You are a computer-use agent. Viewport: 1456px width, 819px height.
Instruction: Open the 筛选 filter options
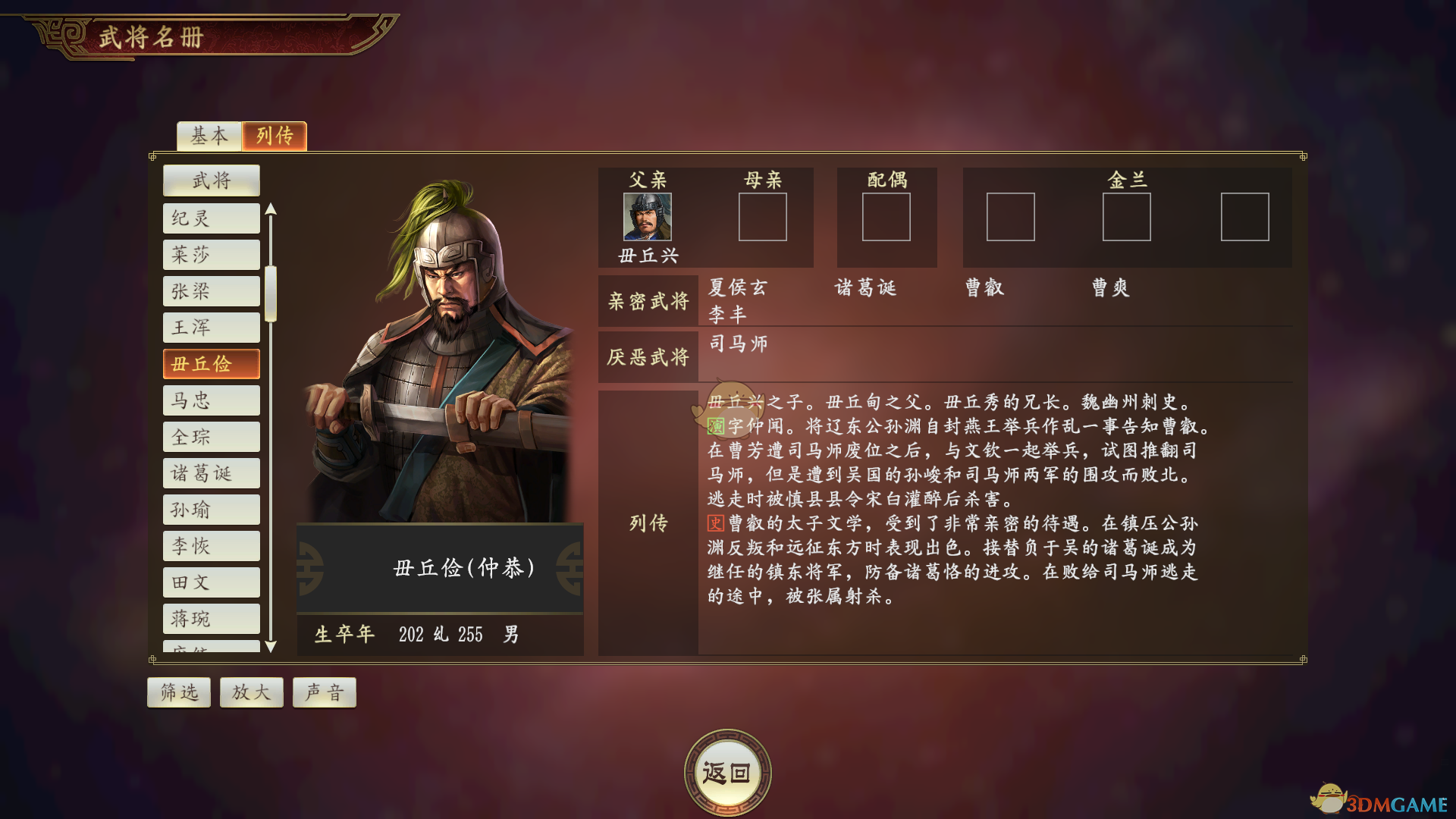[x=178, y=692]
